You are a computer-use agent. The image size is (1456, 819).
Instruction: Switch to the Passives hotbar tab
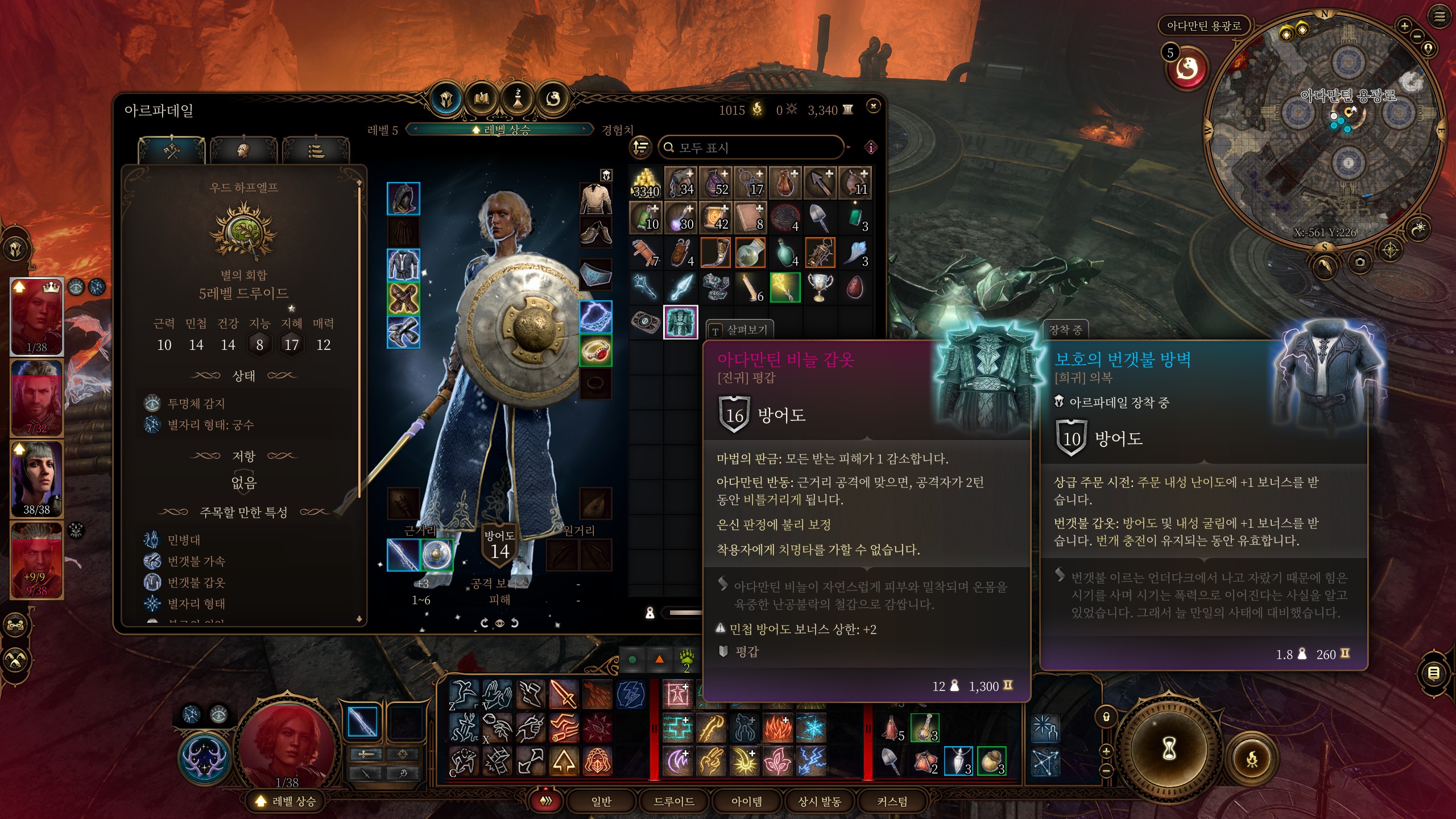pyautogui.click(x=819, y=801)
